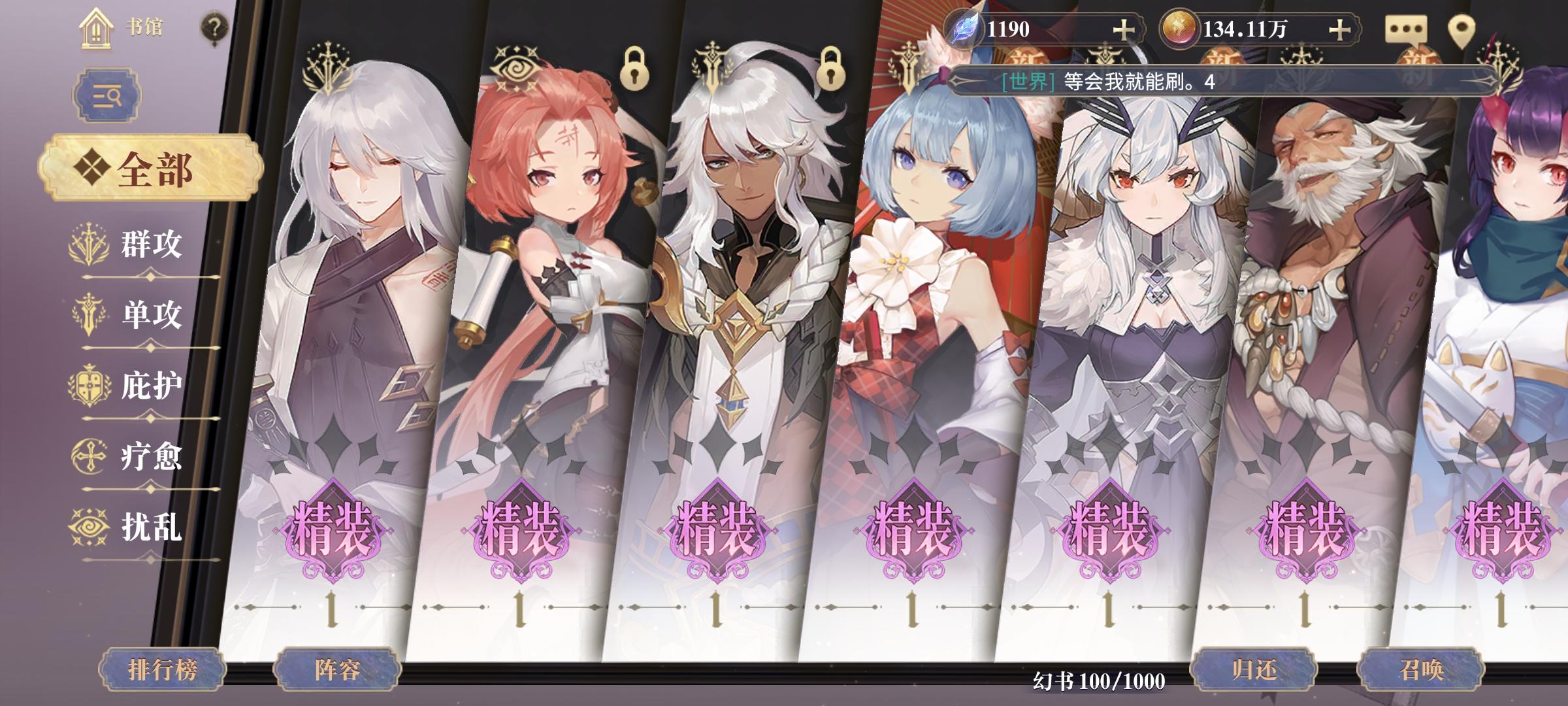Click the 书馆 home icon

coord(97,29)
